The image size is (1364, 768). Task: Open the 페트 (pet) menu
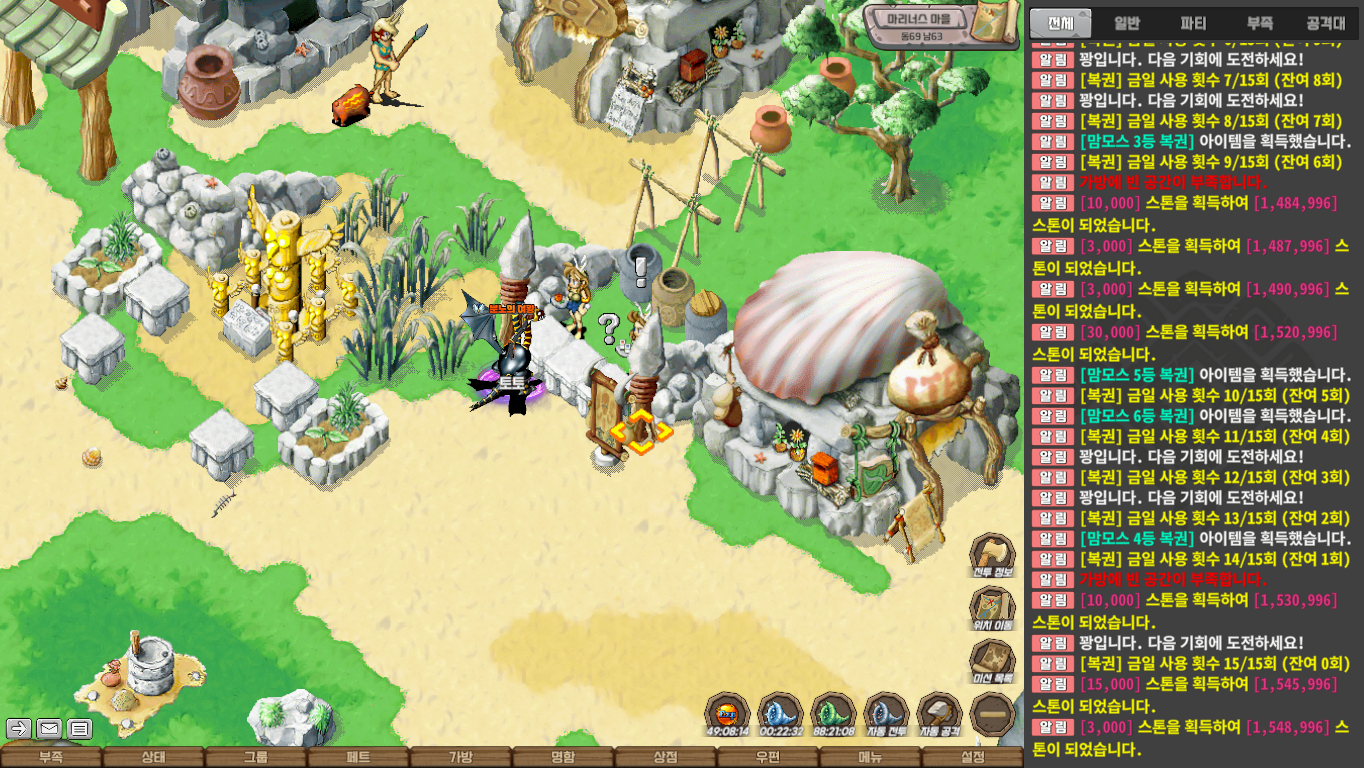[358, 758]
